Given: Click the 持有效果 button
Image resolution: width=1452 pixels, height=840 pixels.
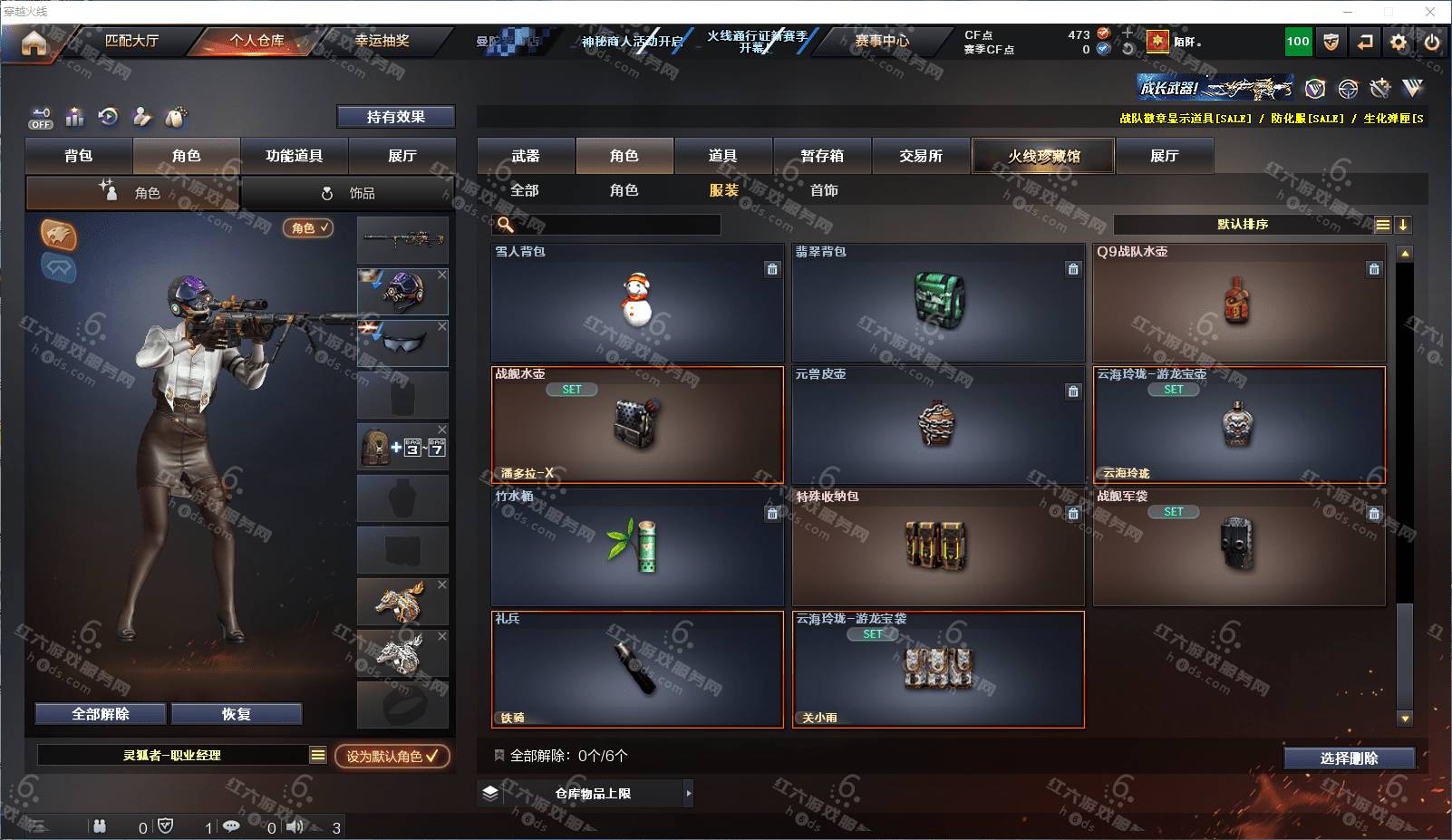Looking at the screenshot, I should 395,117.
